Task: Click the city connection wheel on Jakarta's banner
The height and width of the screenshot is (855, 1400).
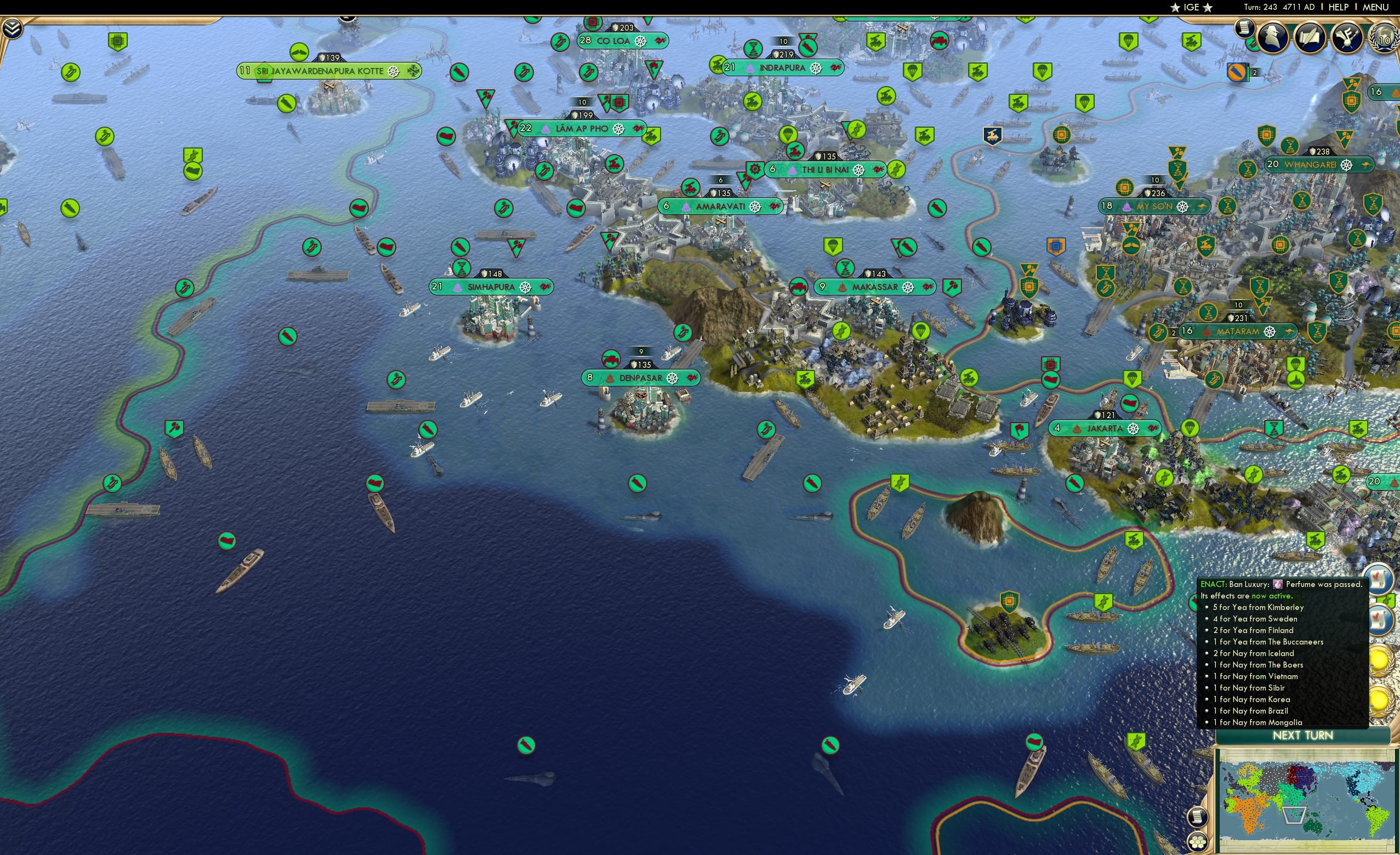Action: click(x=1134, y=430)
